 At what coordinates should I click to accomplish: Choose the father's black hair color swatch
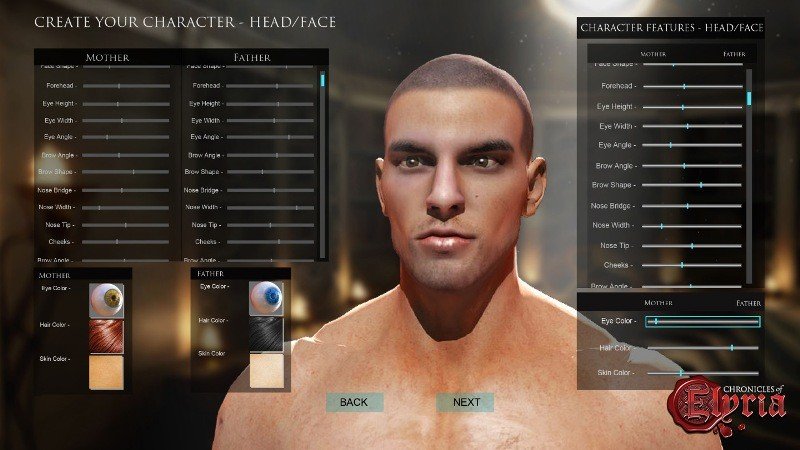[x=265, y=332]
